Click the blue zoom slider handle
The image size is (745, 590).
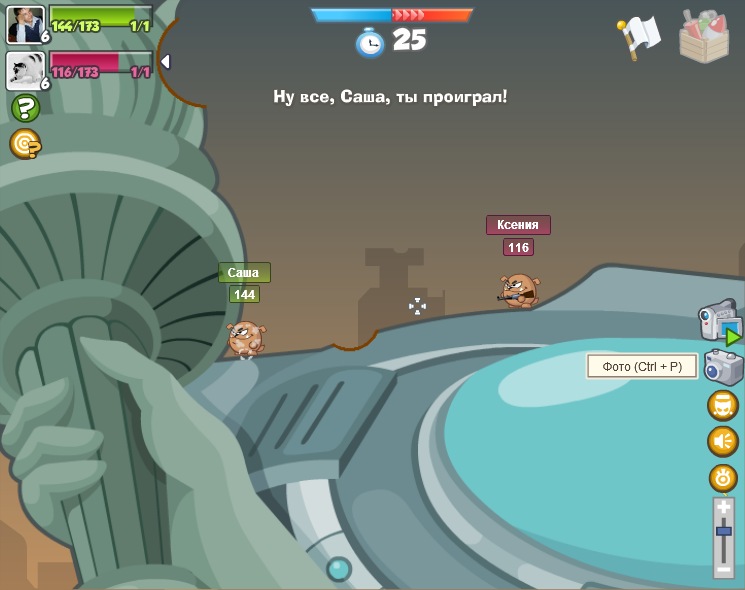[724, 531]
